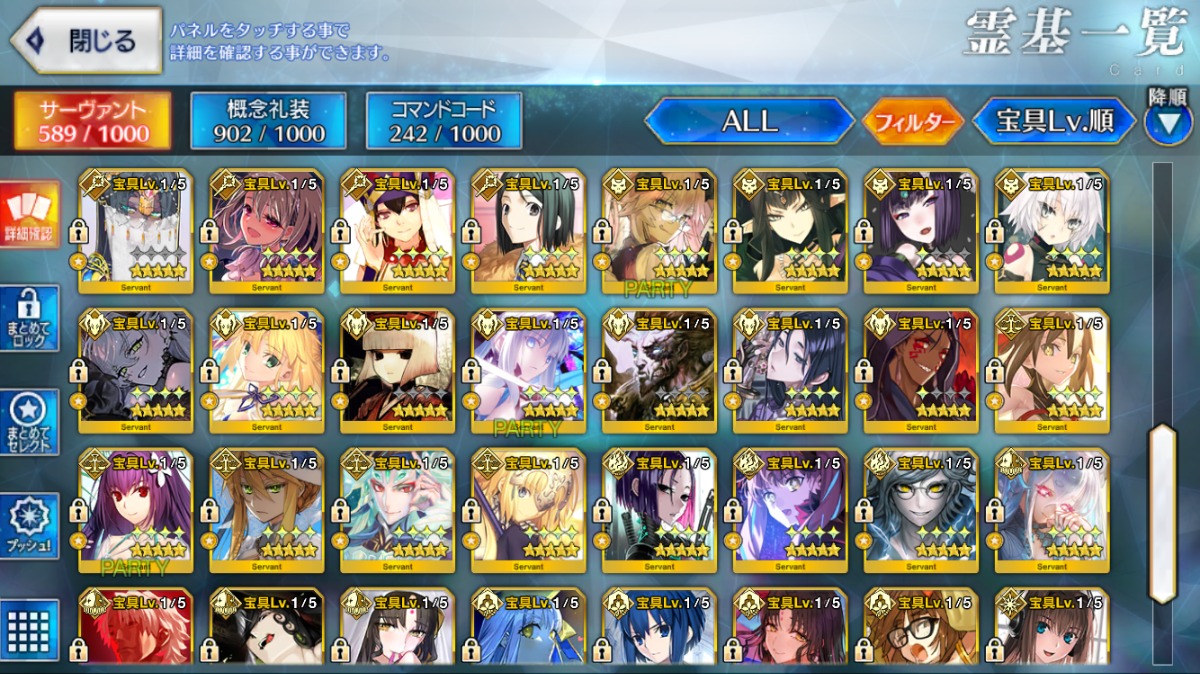Open the 概念礼装 tab
The height and width of the screenshot is (674, 1200).
268,121
